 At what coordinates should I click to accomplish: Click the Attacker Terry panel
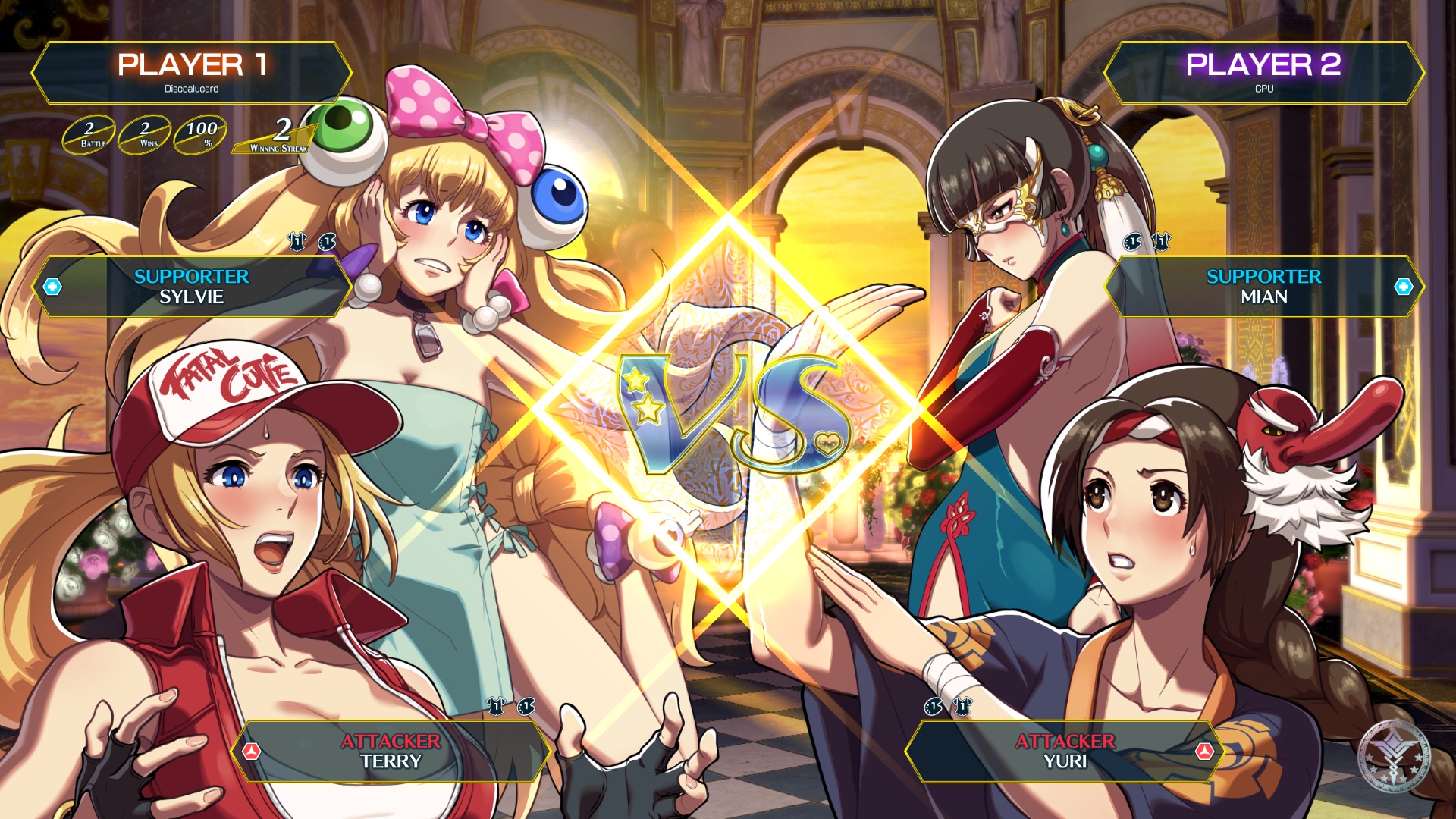tap(391, 751)
